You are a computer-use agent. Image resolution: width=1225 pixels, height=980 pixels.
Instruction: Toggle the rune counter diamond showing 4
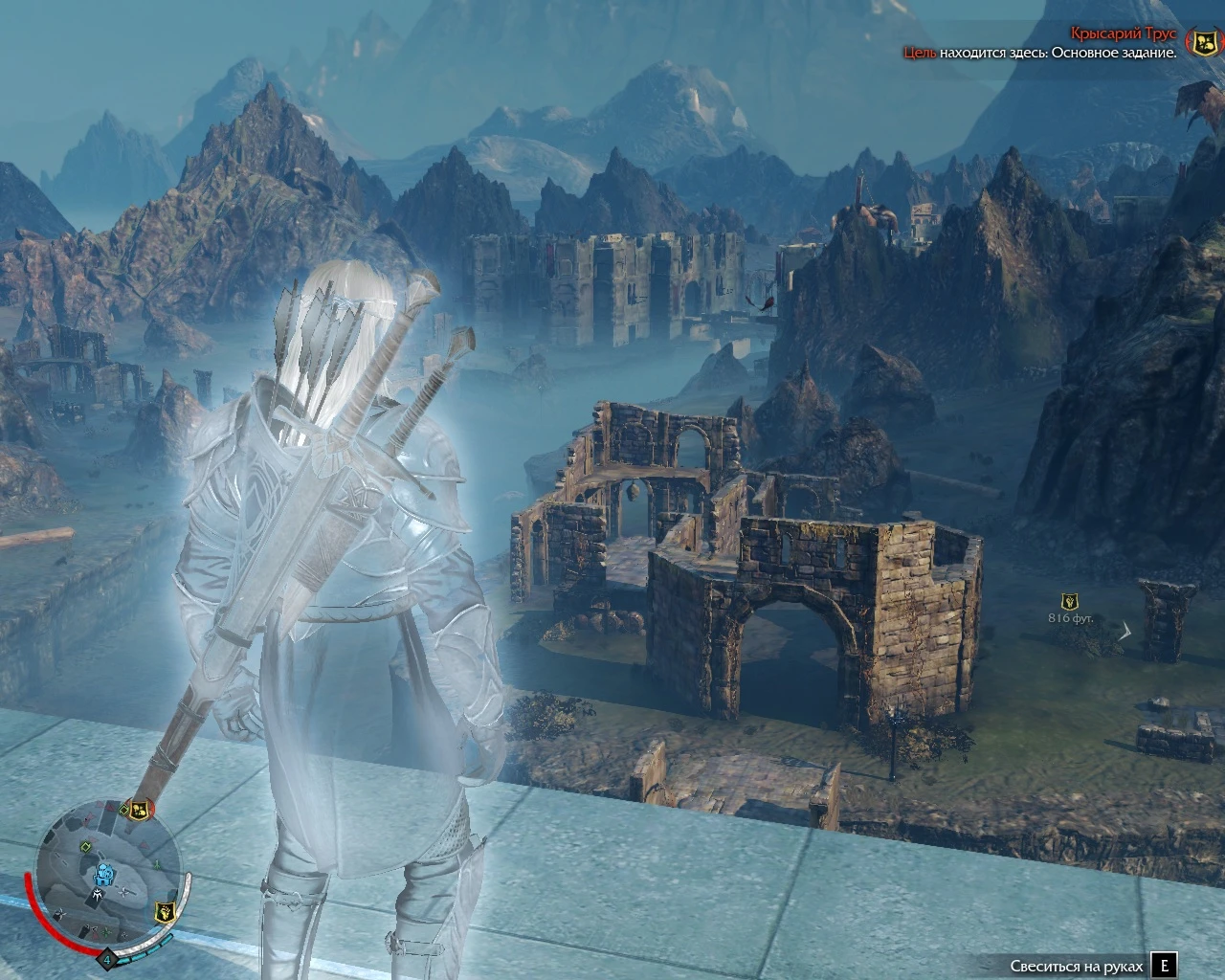click(107, 959)
